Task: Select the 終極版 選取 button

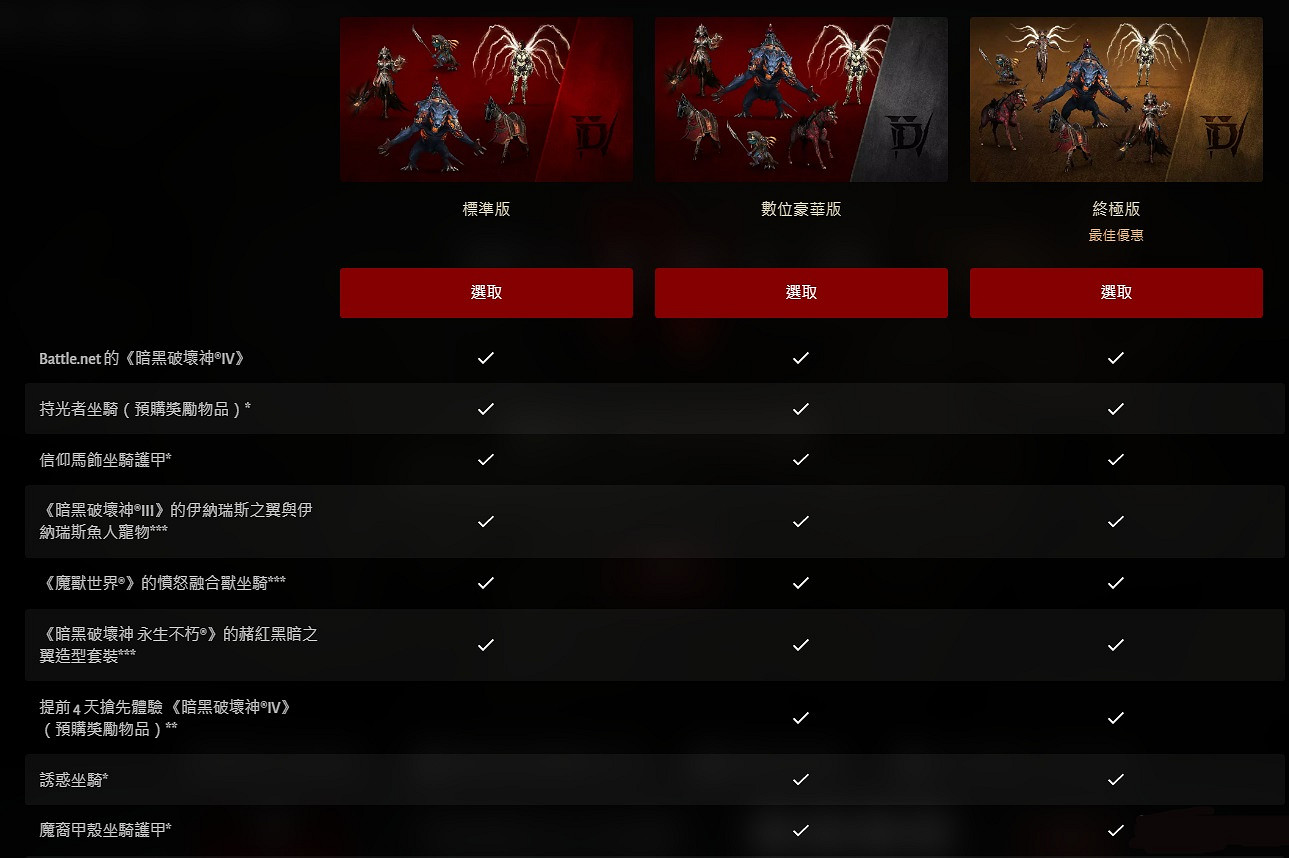Action: point(1116,292)
